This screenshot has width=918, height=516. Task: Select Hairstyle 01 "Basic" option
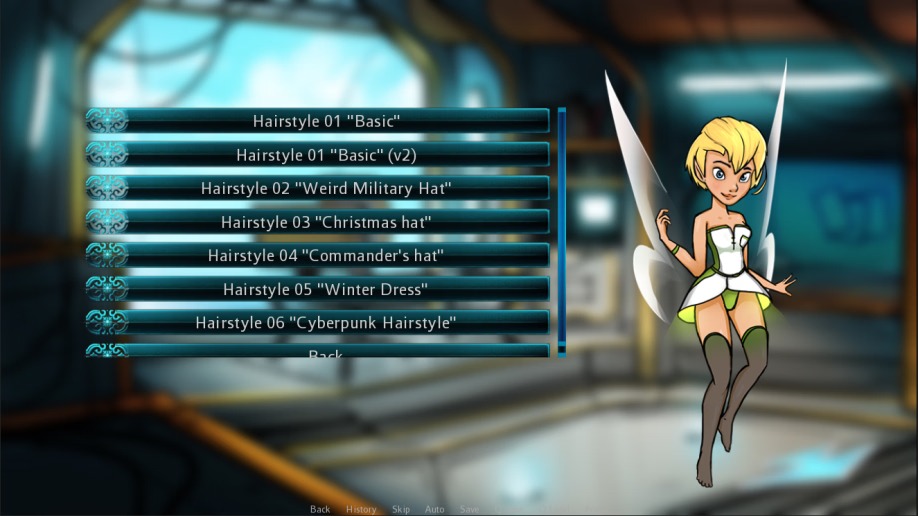[x=326, y=121]
